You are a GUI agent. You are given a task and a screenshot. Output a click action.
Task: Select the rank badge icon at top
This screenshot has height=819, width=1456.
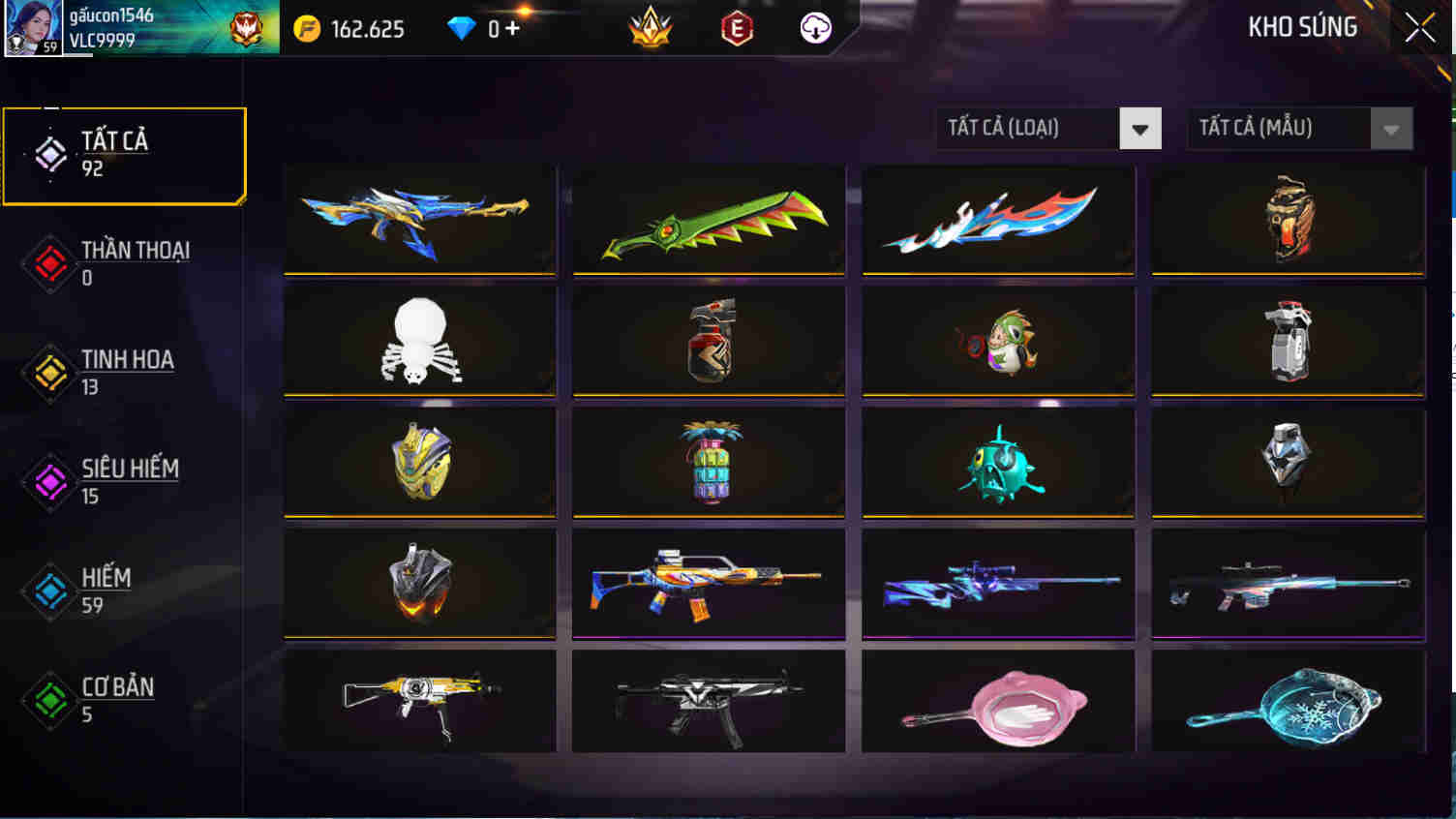point(651,28)
